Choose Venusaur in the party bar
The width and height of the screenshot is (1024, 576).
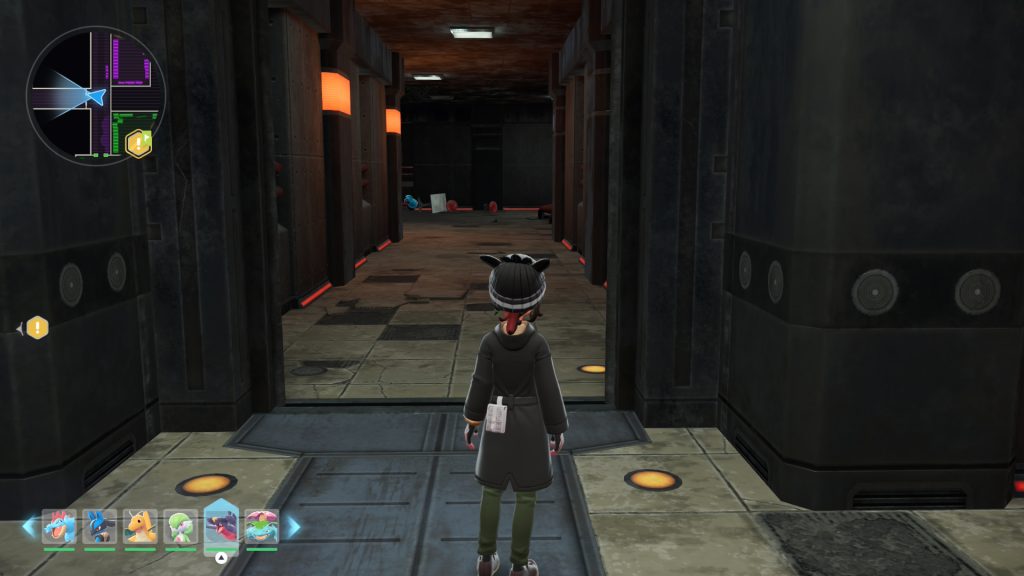(x=262, y=526)
